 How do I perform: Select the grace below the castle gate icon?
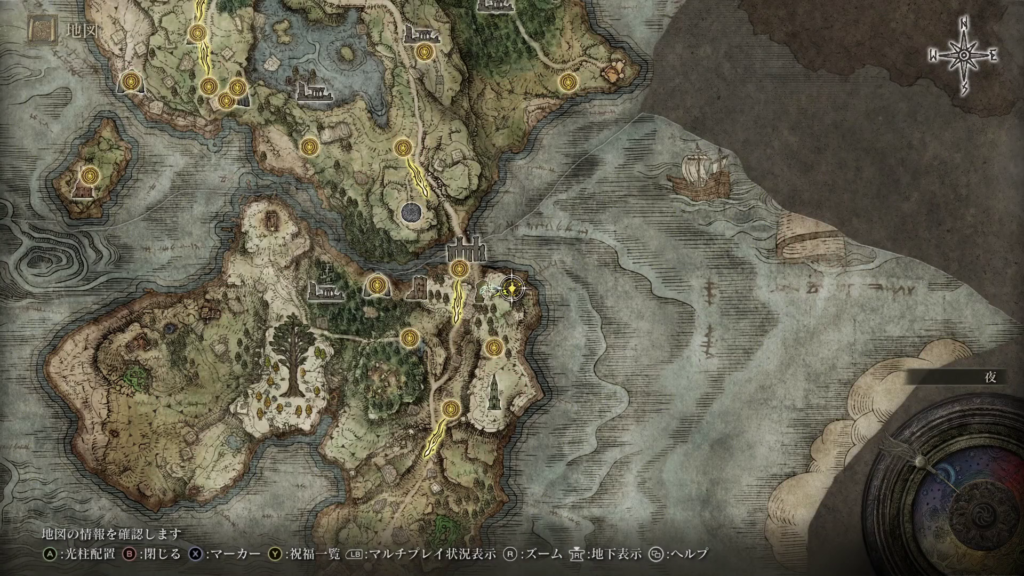459,268
